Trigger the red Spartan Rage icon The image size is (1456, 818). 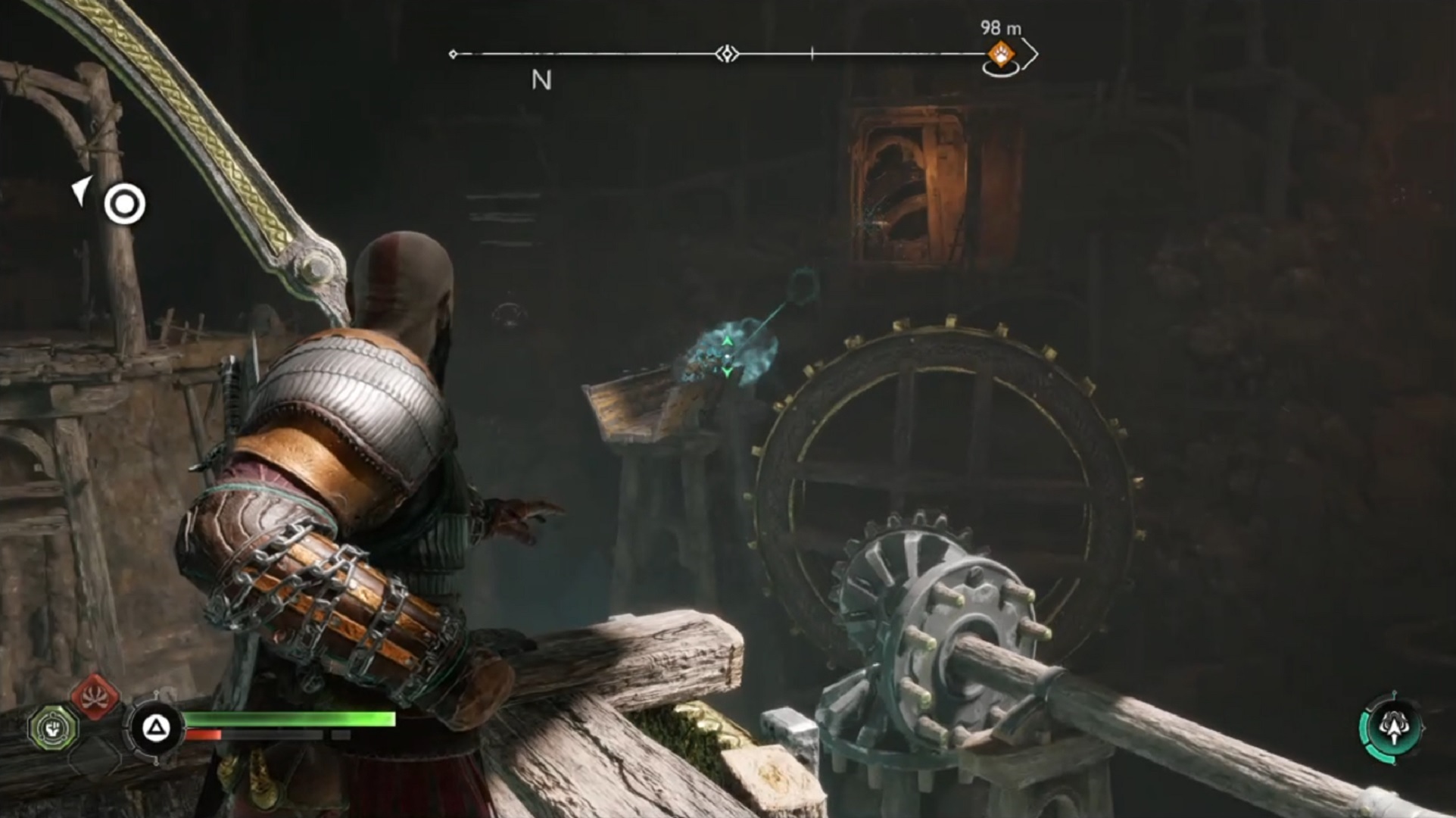(95, 695)
